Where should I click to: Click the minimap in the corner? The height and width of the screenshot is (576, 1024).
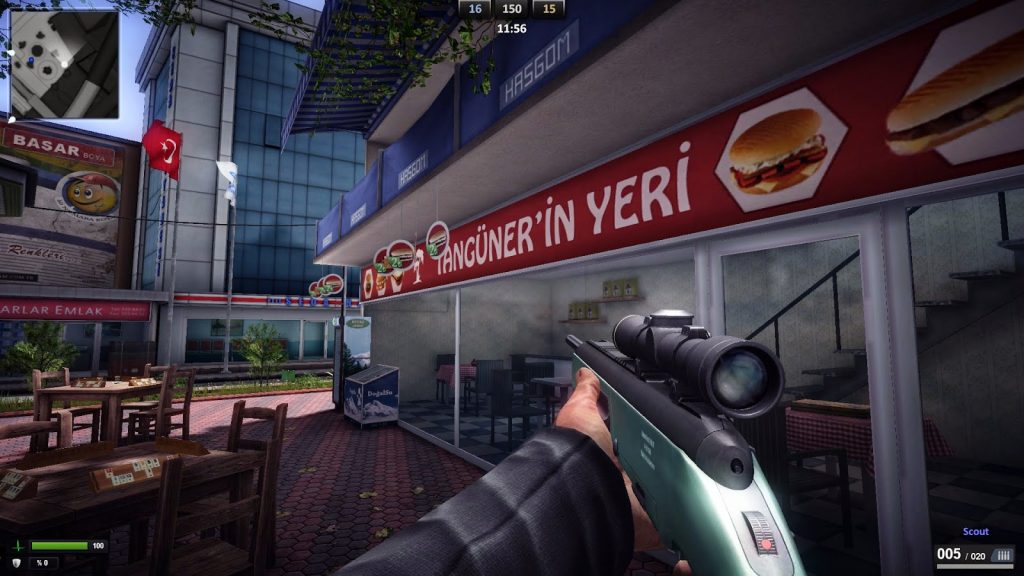click(64, 63)
